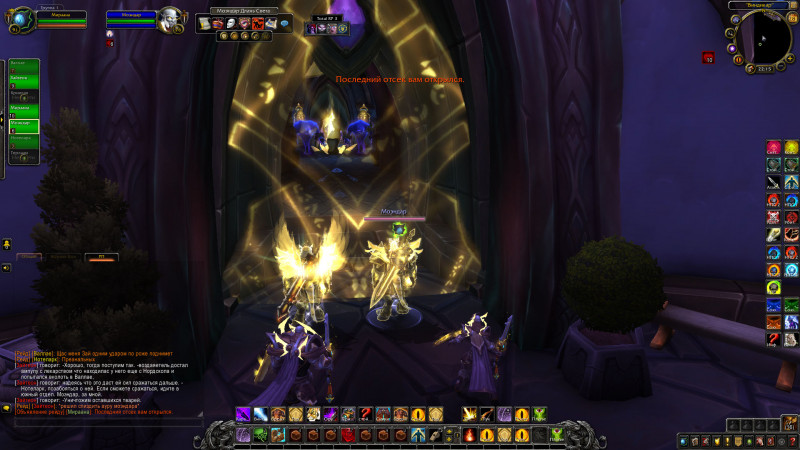The width and height of the screenshot is (800, 450).
Task: Open the scroll icon in Мозмаар toolbar
Action: (204, 23)
